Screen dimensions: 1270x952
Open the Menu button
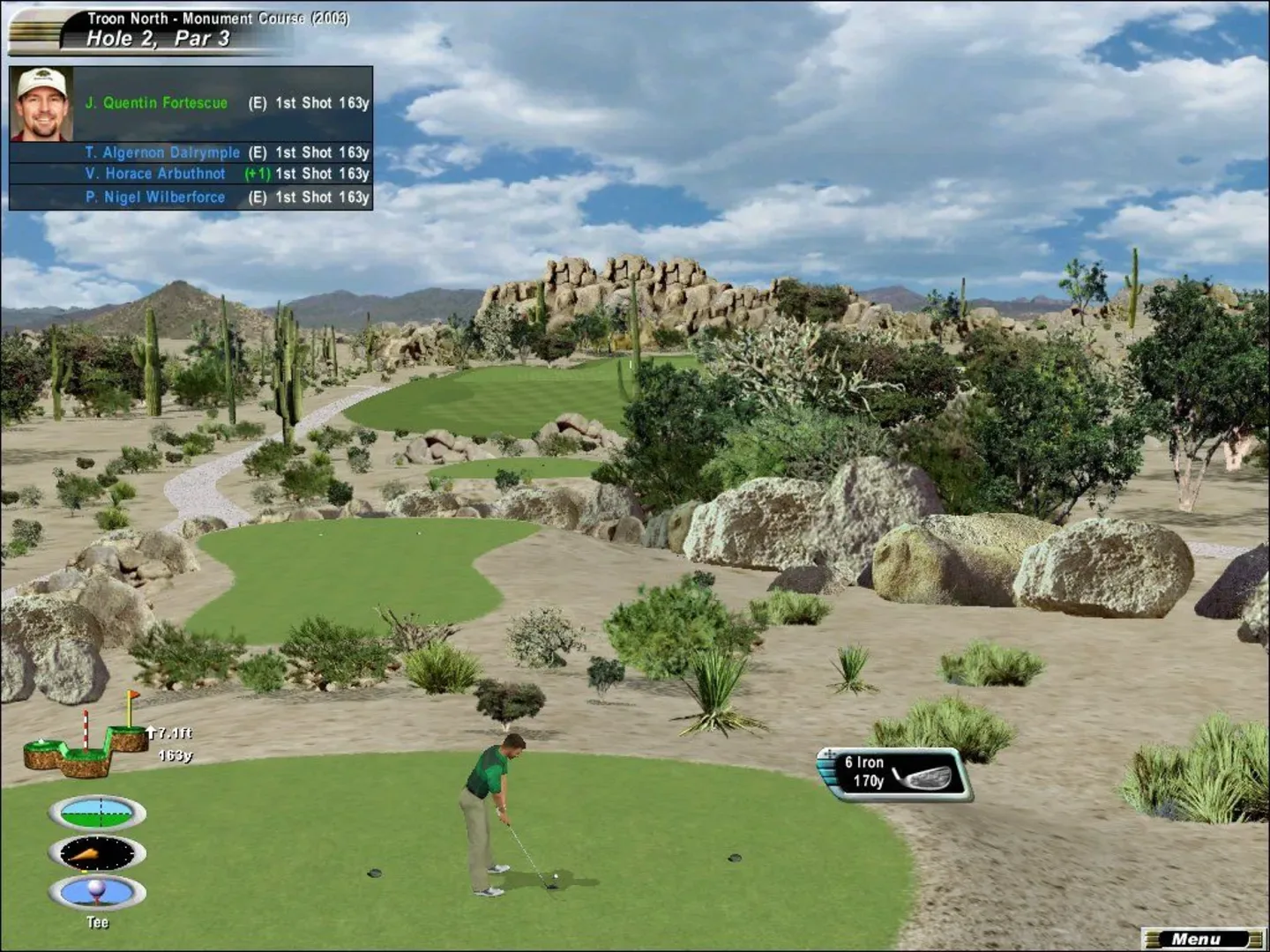point(1201,939)
